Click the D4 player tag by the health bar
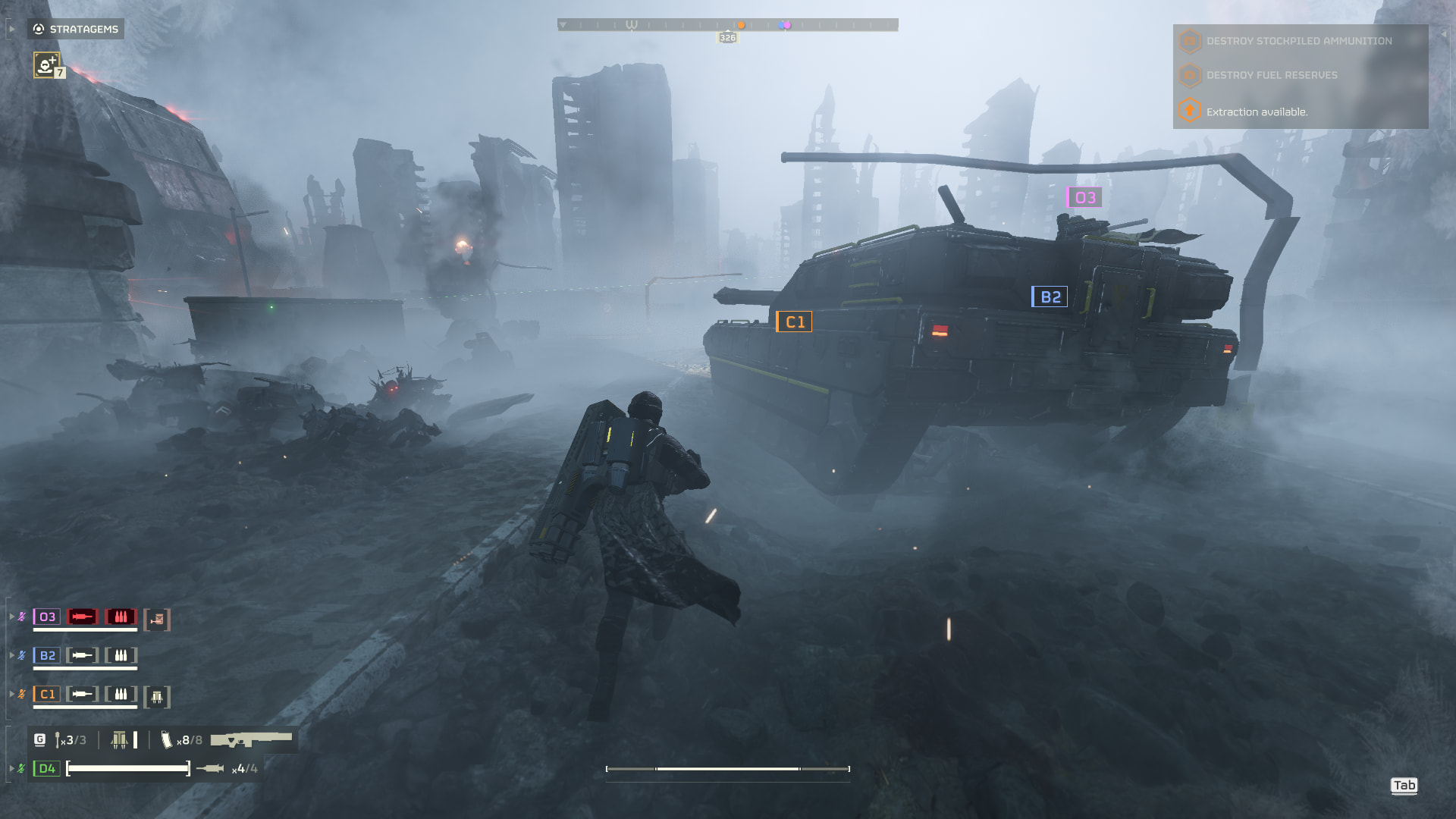 click(47, 769)
